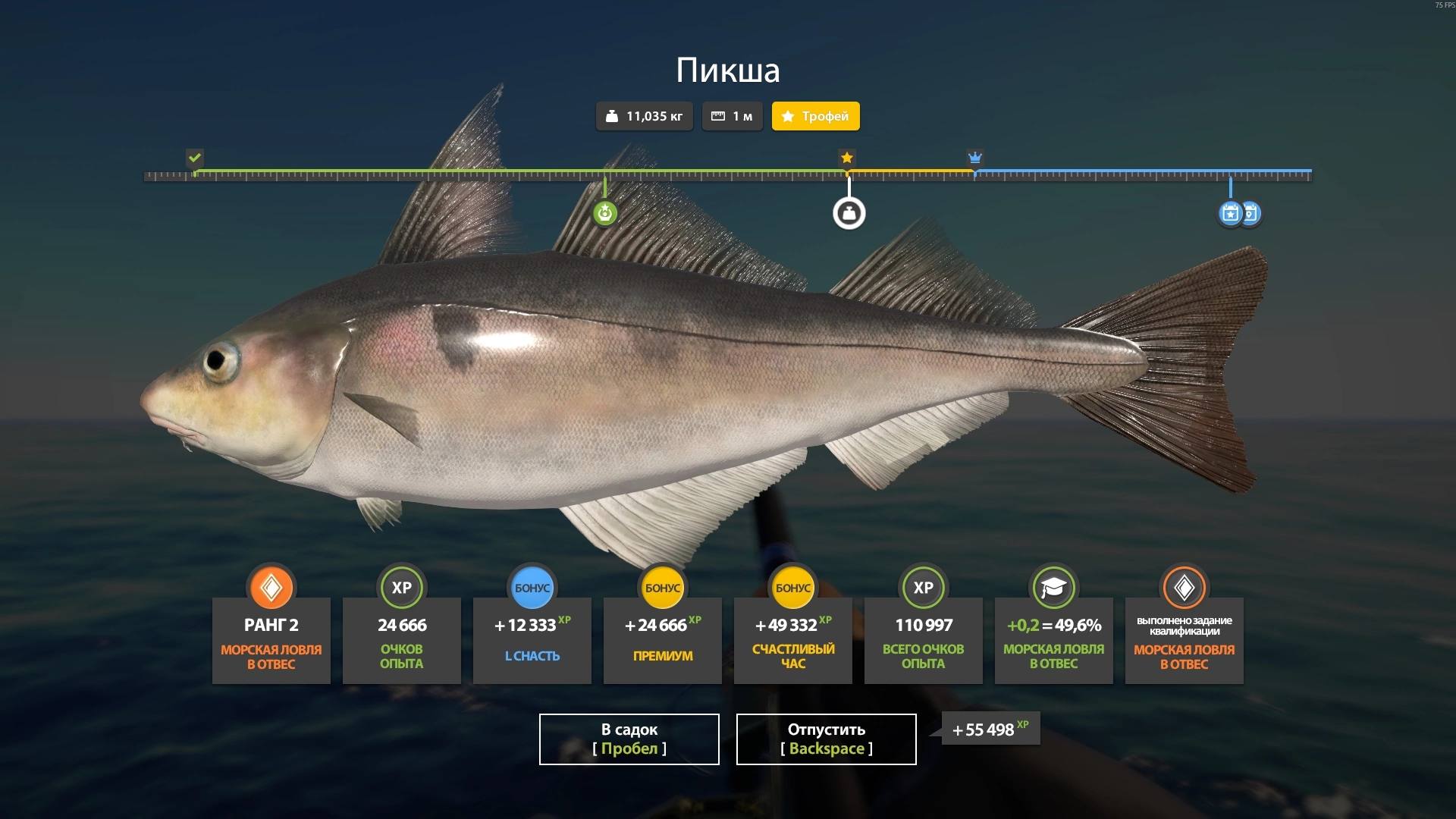Select the crown marker on the ruler
Viewport: 1456px width, 819px height.
(x=974, y=159)
